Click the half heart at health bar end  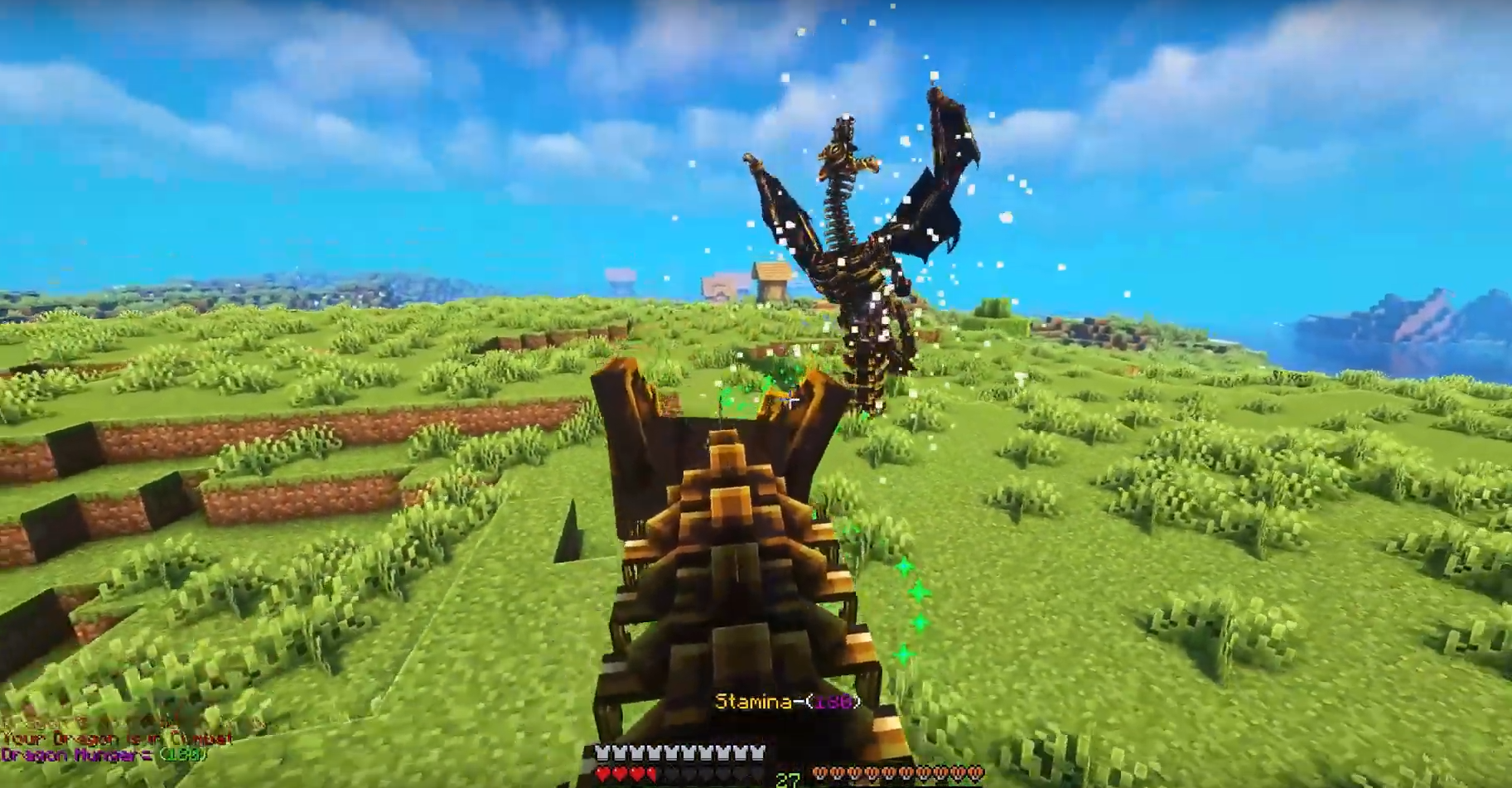click(x=650, y=771)
